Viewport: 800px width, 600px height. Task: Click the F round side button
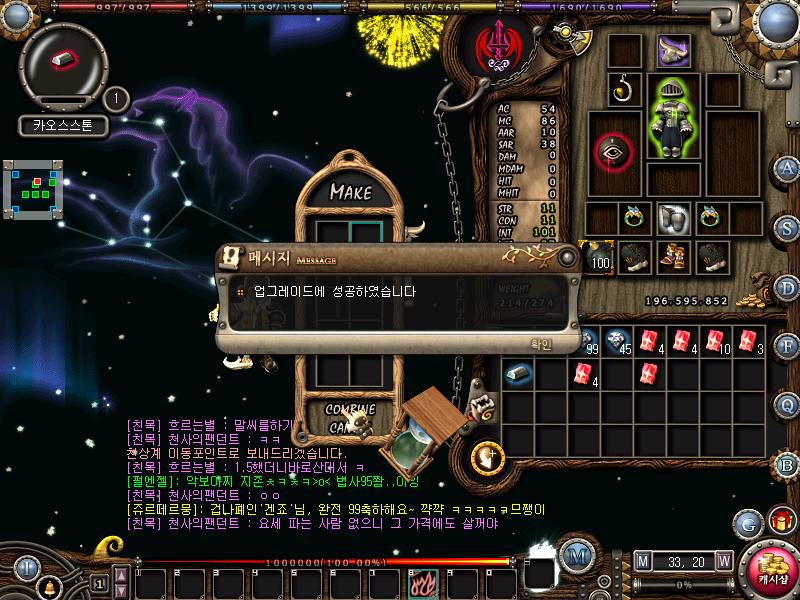(x=788, y=346)
